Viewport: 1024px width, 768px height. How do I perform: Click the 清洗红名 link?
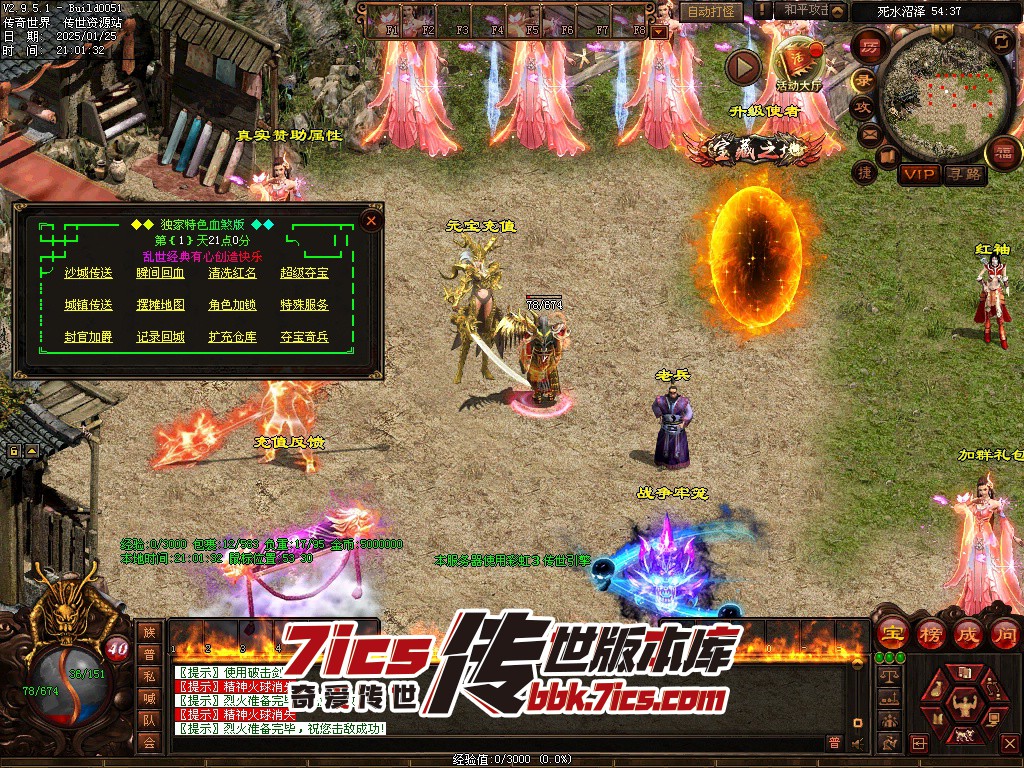232,273
